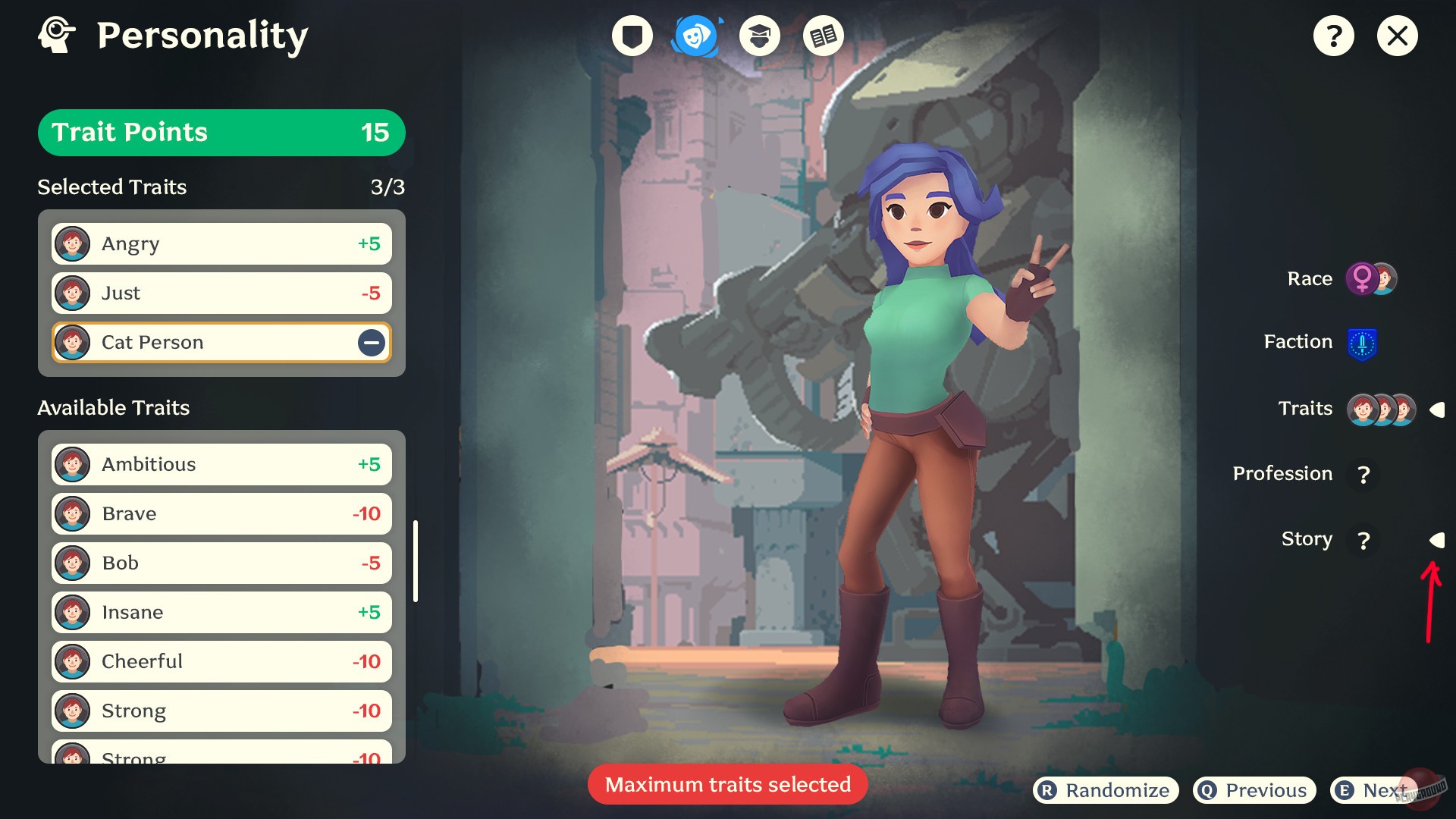Image resolution: width=1456 pixels, height=819 pixels.
Task: Click the Story question mark icon
Action: point(1364,541)
